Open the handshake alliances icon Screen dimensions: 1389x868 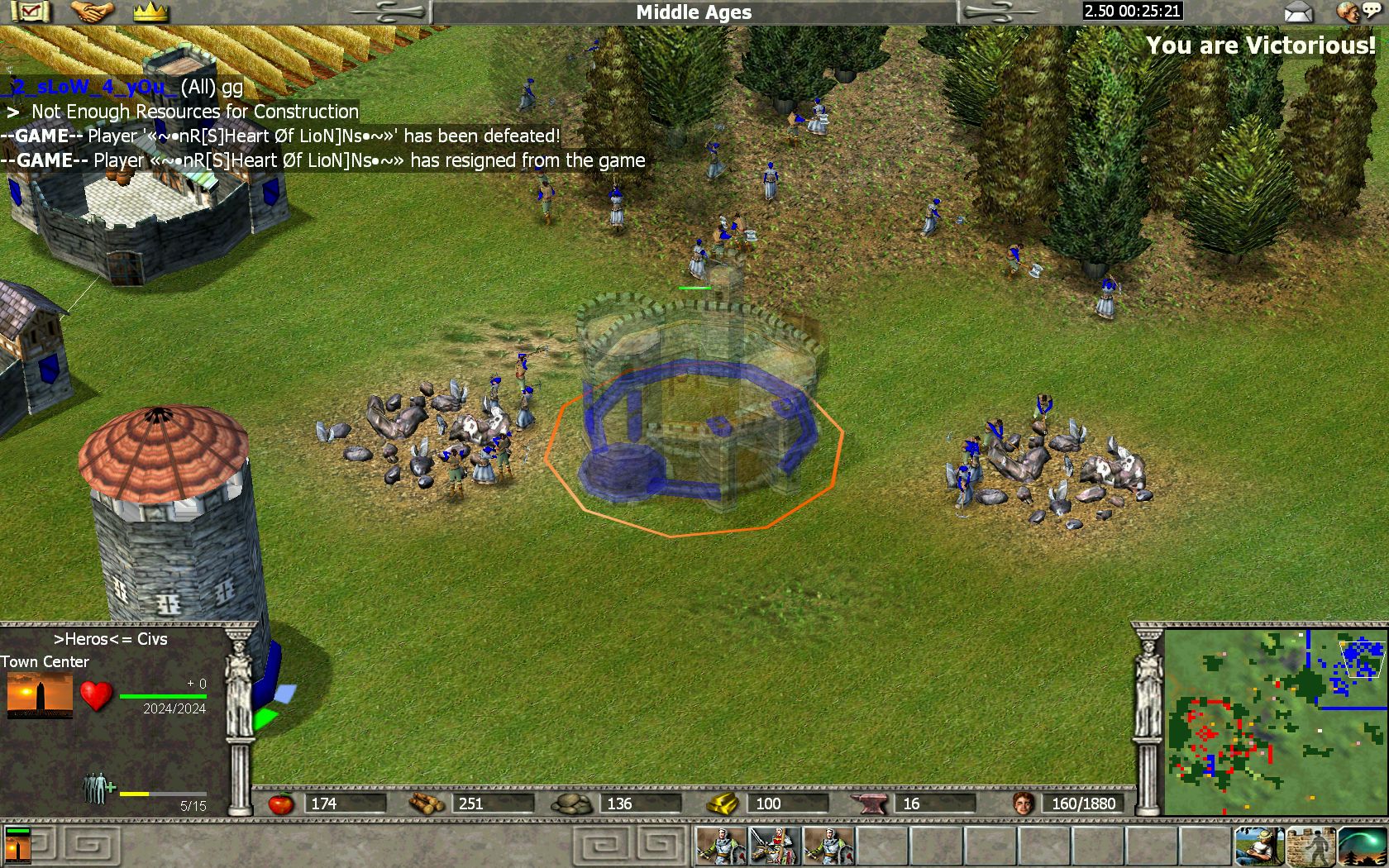(x=92, y=12)
